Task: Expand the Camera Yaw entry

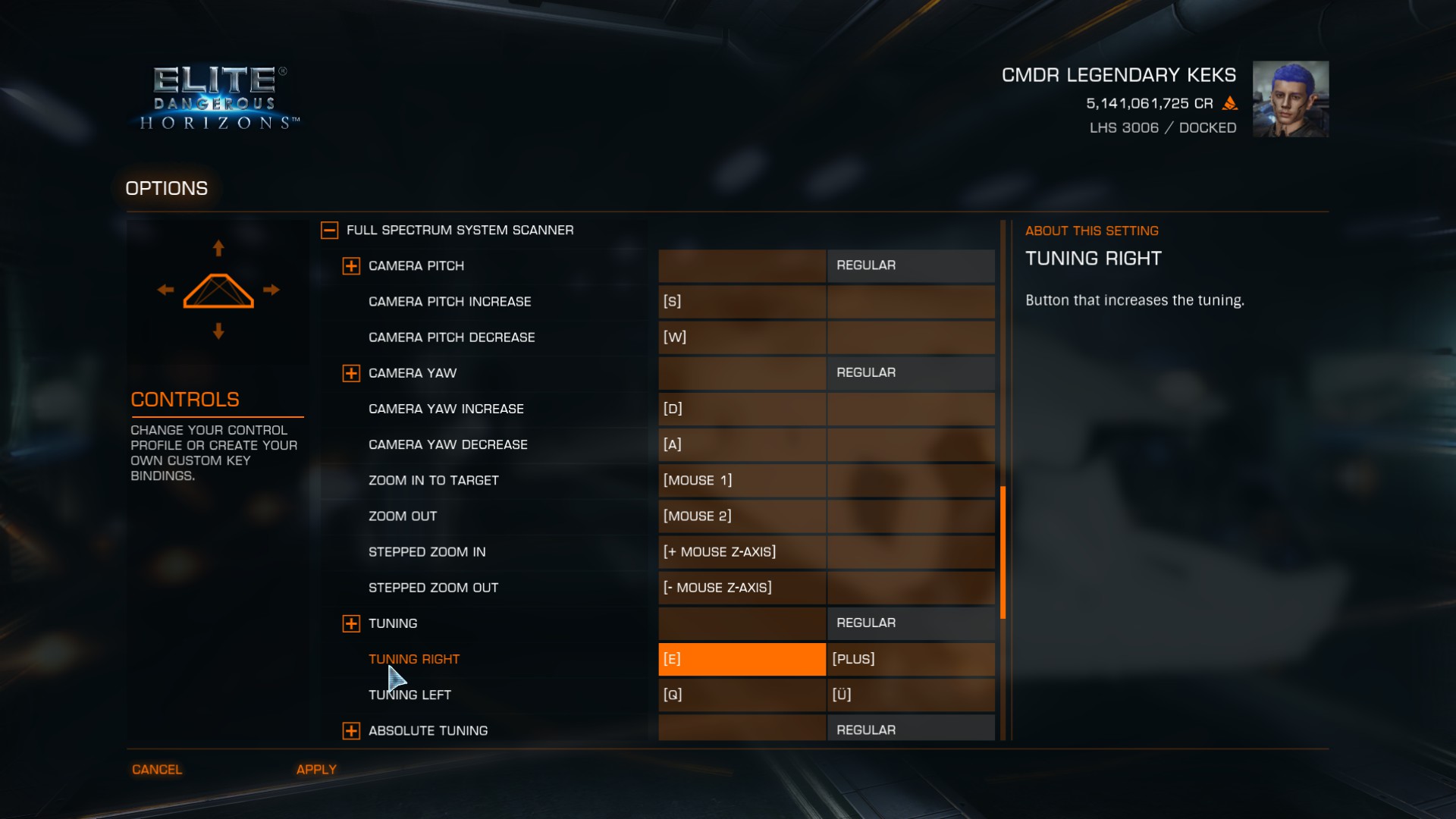Action: point(351,373)
